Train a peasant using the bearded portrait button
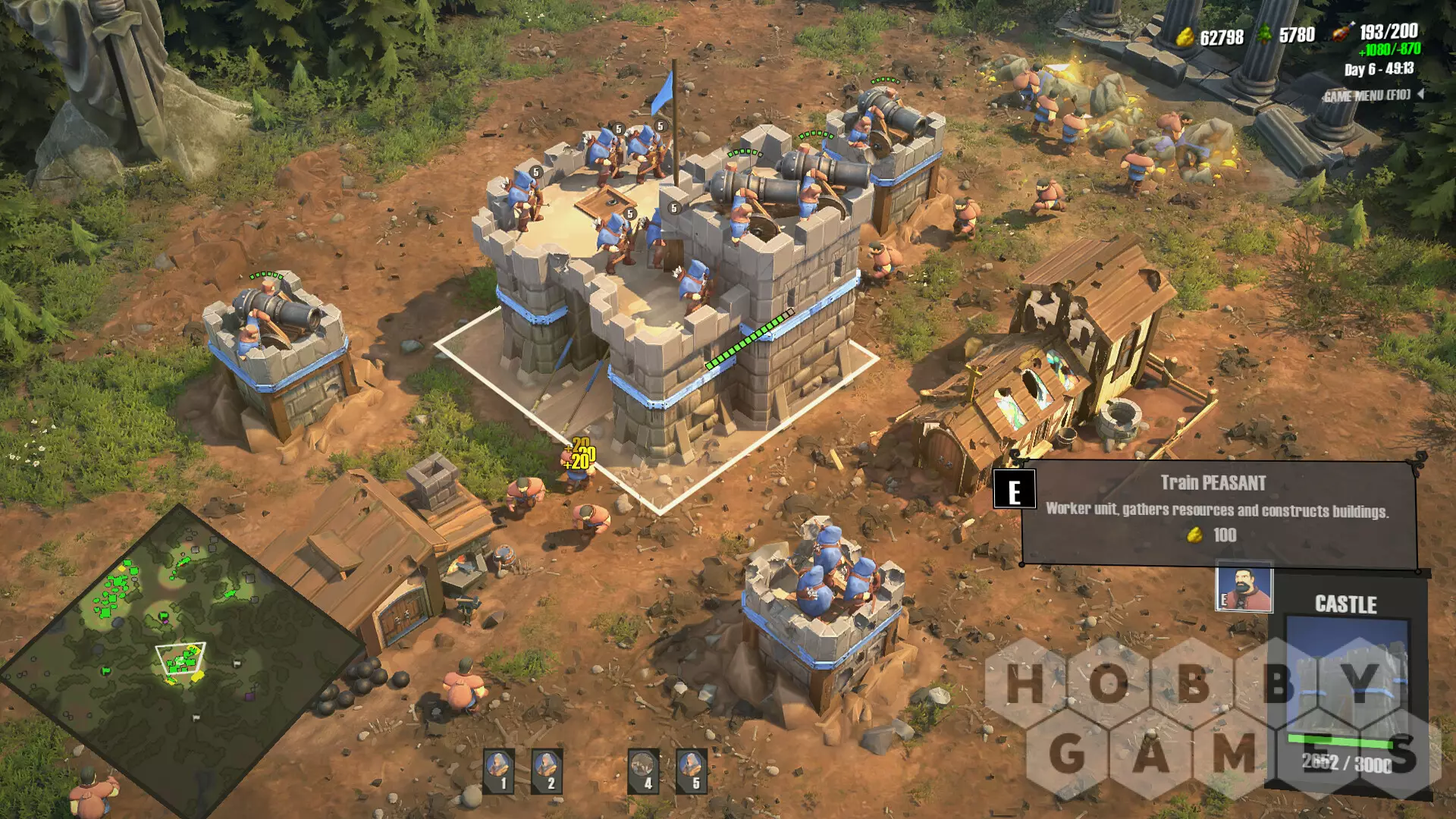Viewport: 1456px width, 819px height. point(1244,589)
